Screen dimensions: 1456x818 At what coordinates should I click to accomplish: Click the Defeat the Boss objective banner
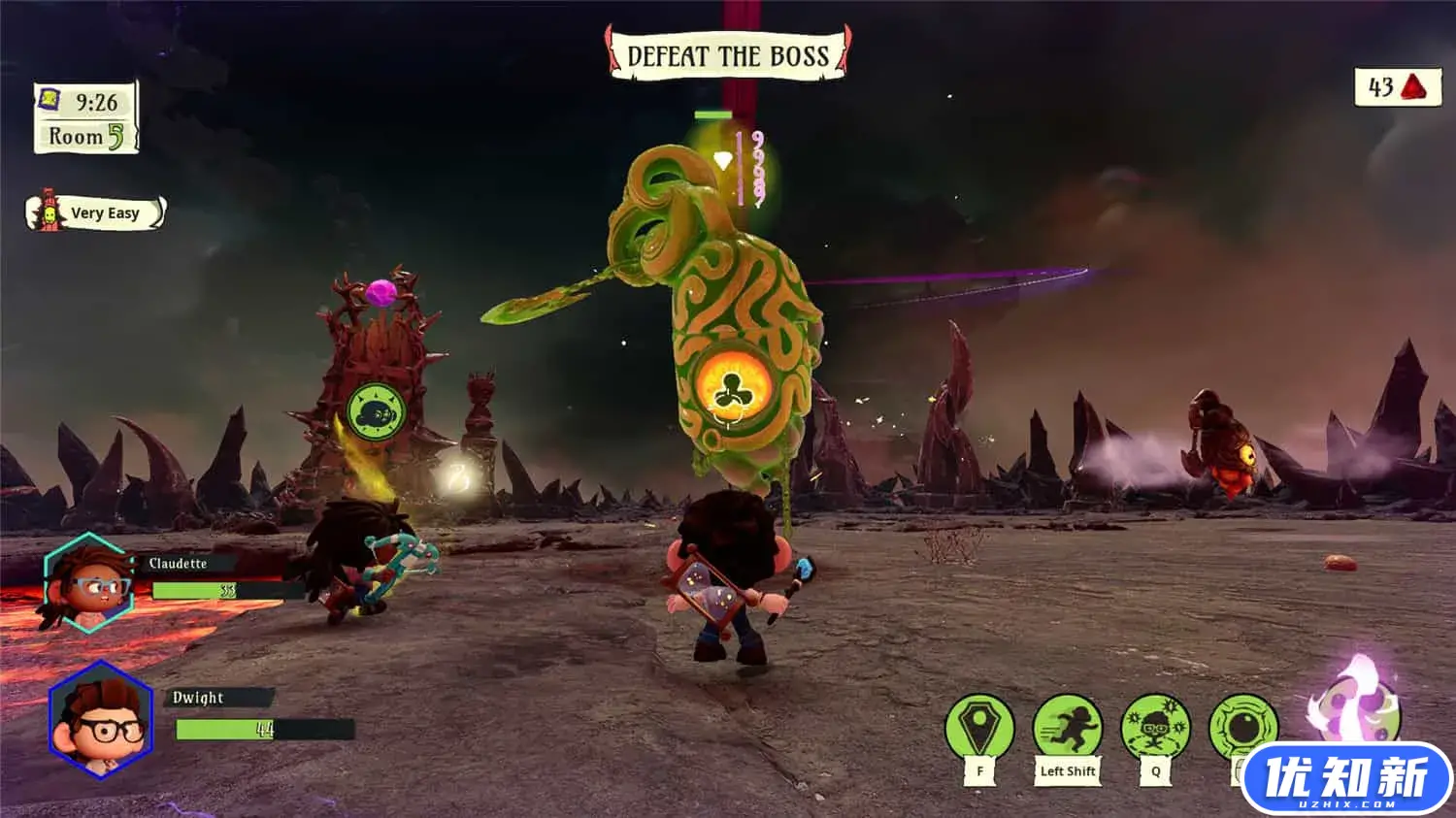click(x=728, y=55)
